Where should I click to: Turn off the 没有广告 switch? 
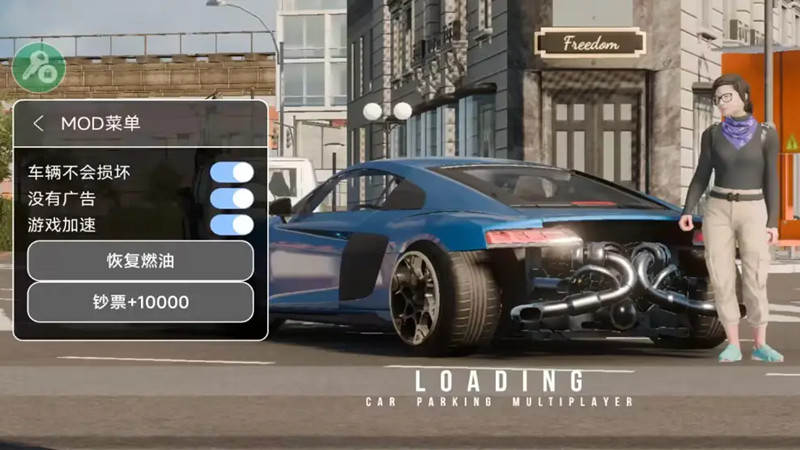(x=231, y=198)
